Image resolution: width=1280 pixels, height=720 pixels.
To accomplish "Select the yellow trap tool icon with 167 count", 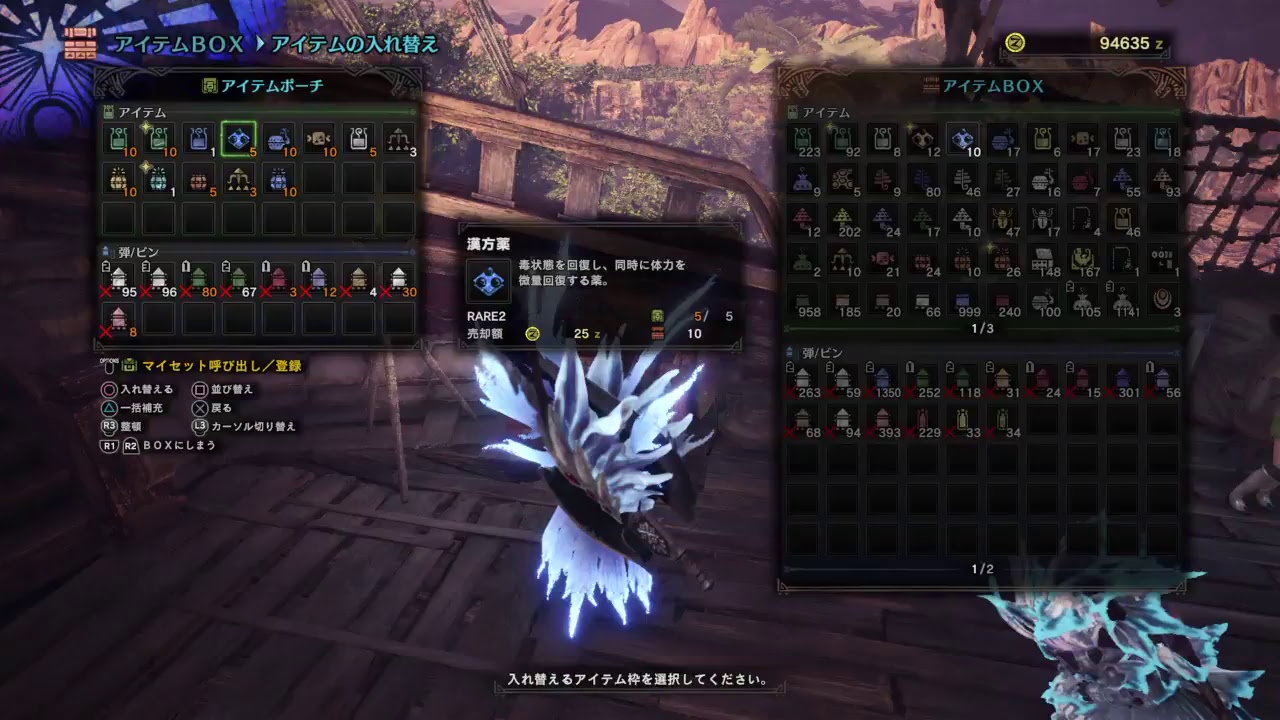I will [1082, 258].
